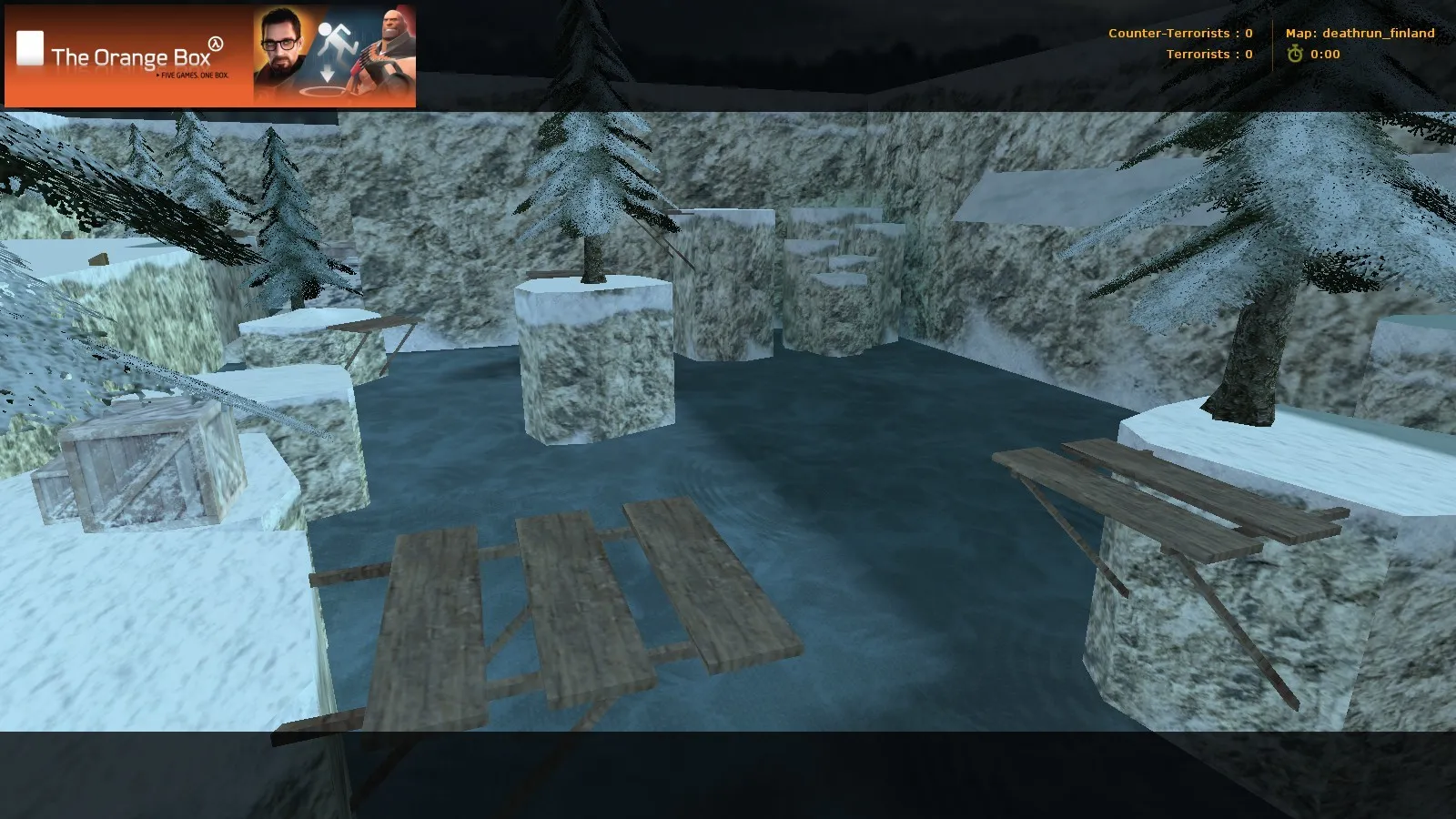Click "The Orange Box" title text
Image resolution: width=1456 pixels, height=819 pixels.
pos(132,56)
